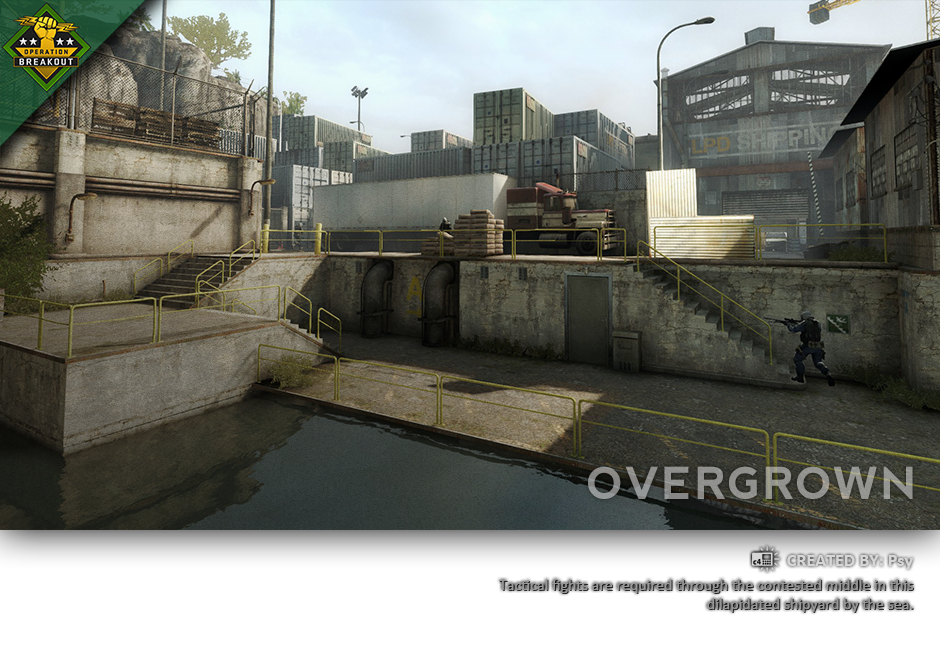Click the workshop icon beside the creator credit
This screenshot has width=940, height=645.
coord(765,560)
